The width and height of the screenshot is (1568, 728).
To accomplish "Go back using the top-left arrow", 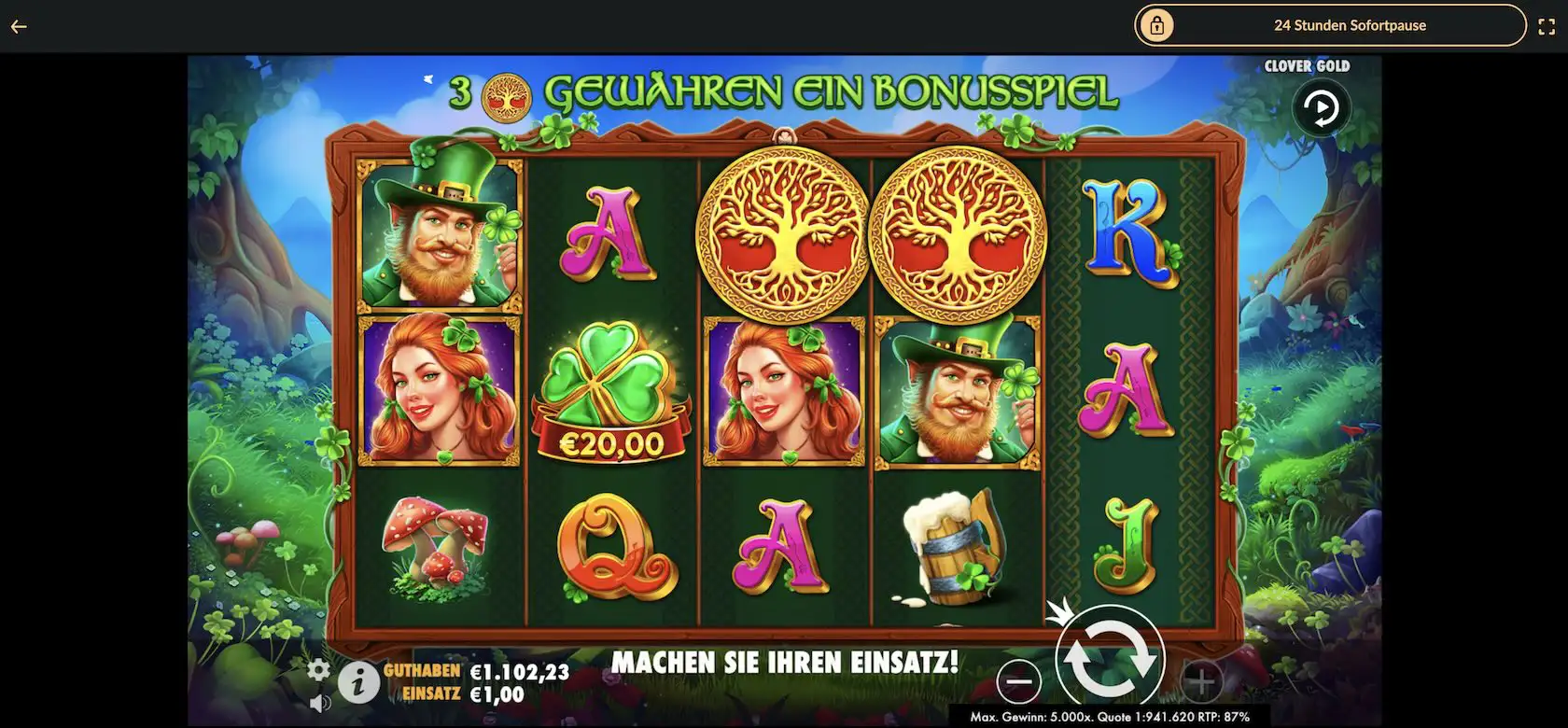I will [x=19, y=26].
